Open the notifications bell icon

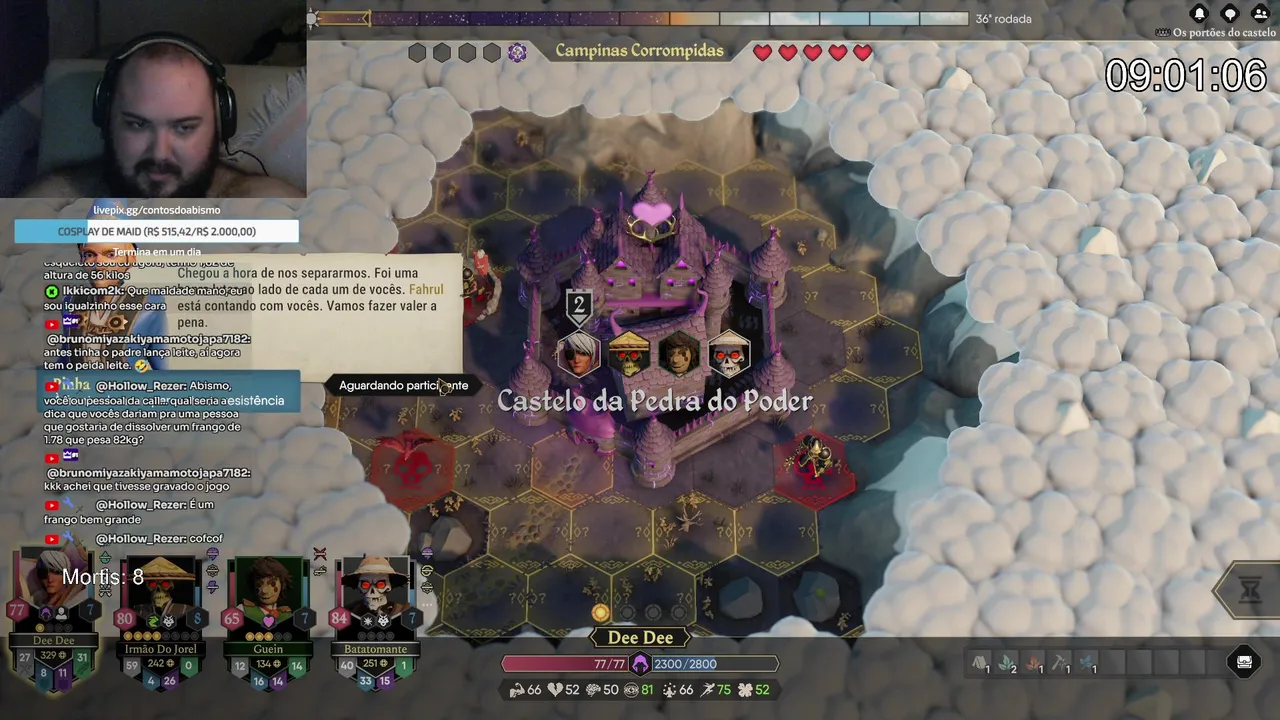point(1199,13)
